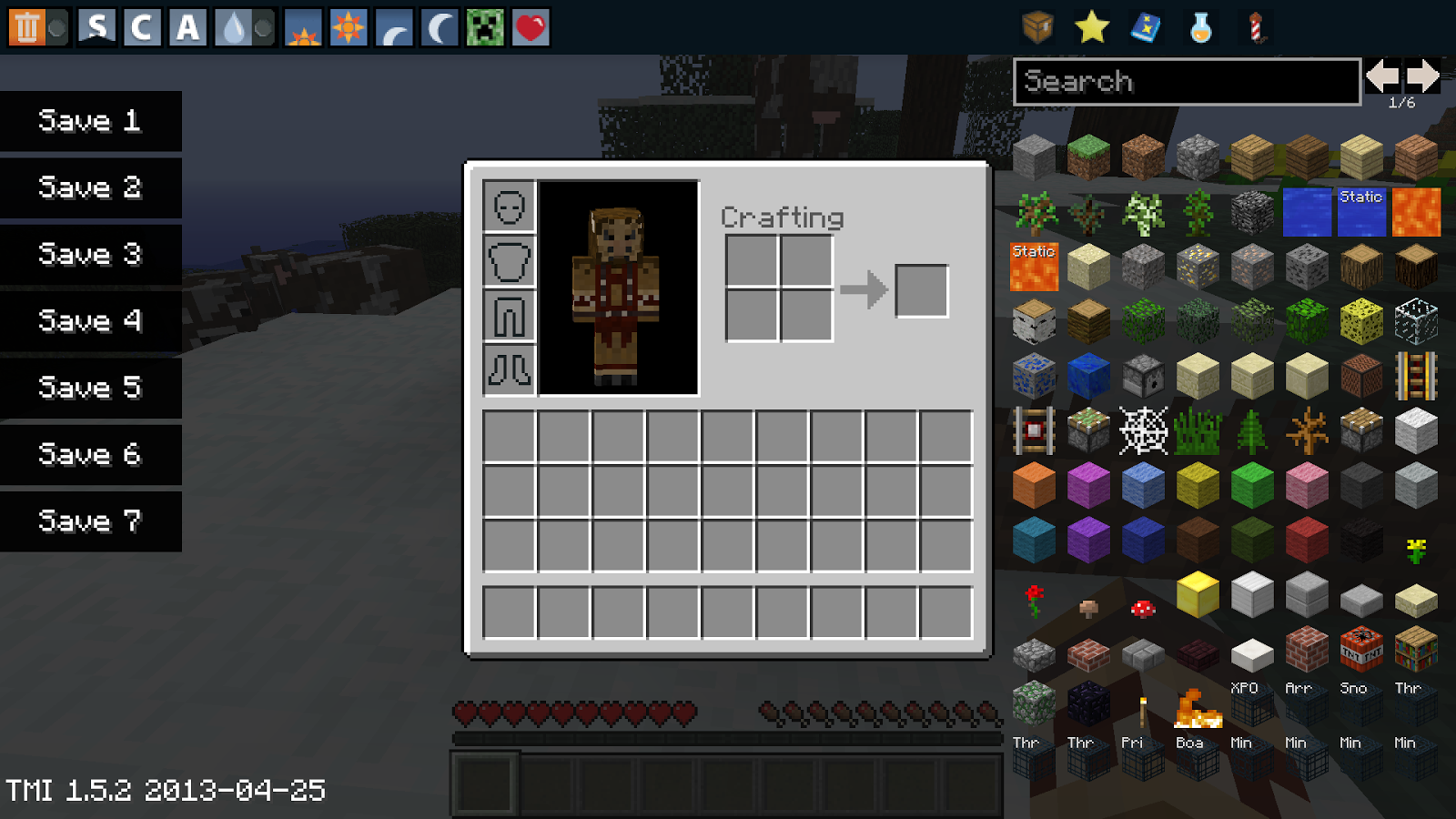Screen dimensions: 1456x819
Task: Open the favorites star tab
Action: point(1091,27)
